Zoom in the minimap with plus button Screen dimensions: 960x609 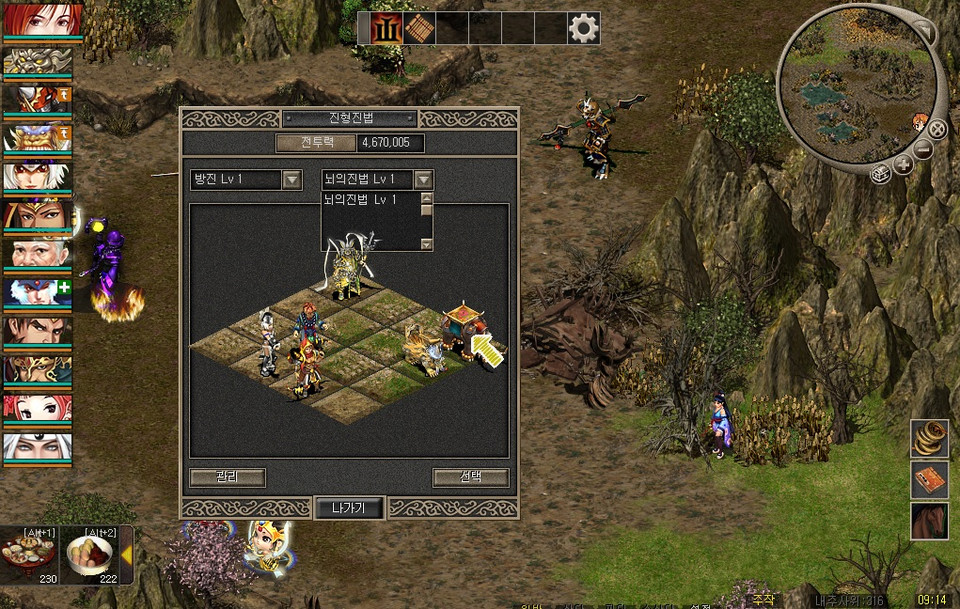[x=903, y=165]
